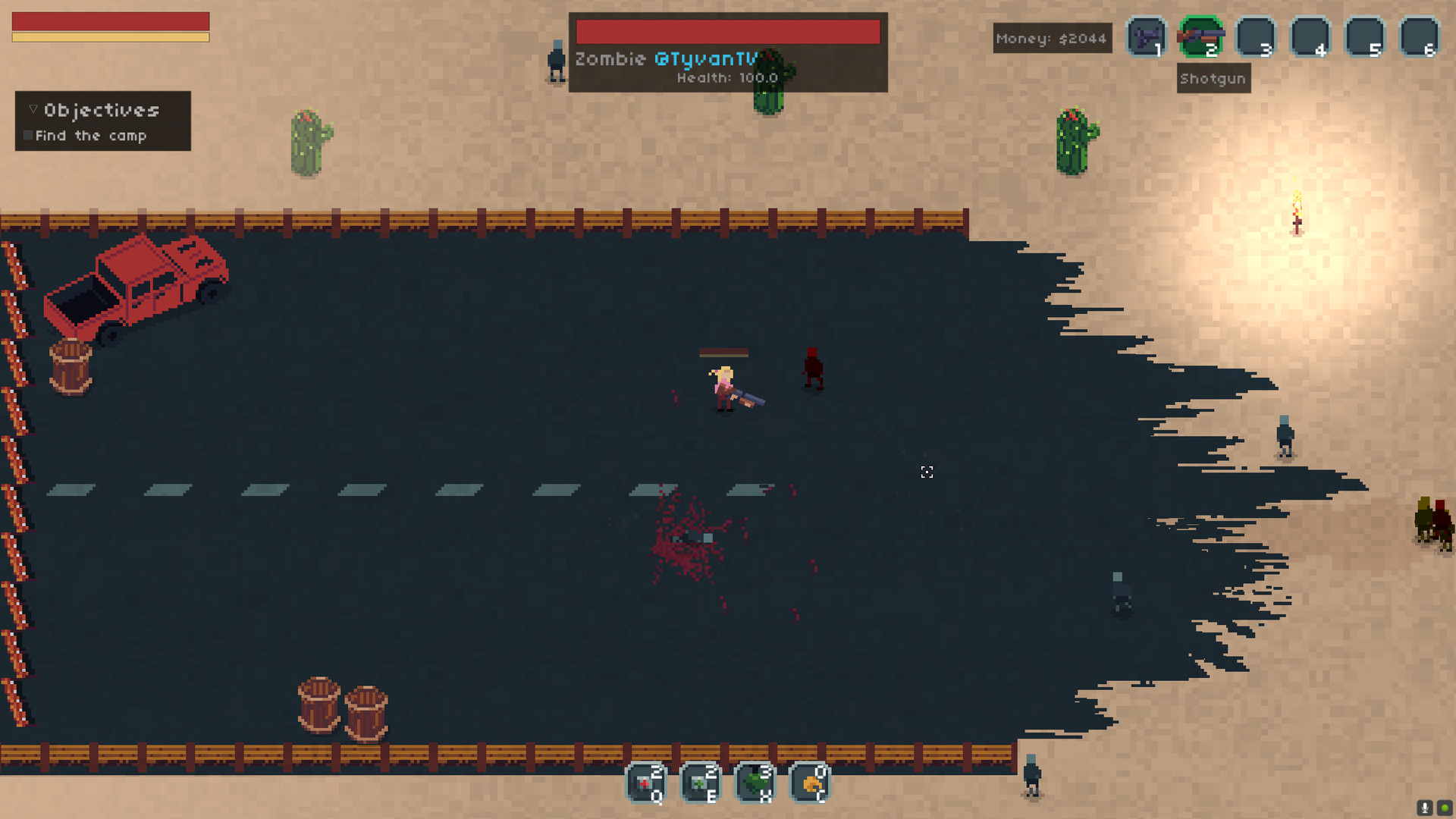Click the Money: $2044 display
This screenshot has width=1456, height=819.
tap(1052, 38)
